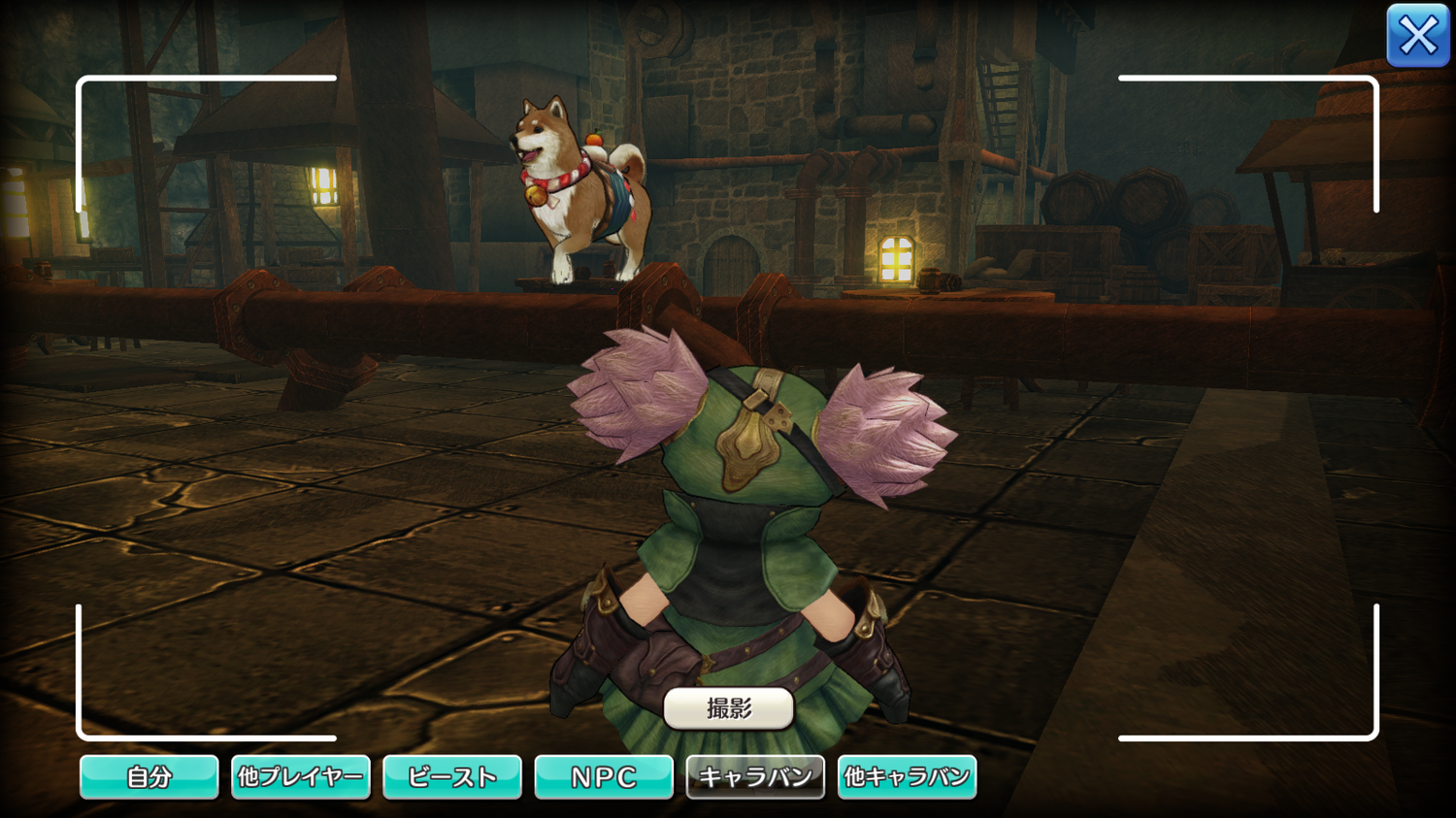The width and height of the screenshot is (1456, 818).
Task: Toggle the NPC visibility filter
Action: click(x=604, y=777)
